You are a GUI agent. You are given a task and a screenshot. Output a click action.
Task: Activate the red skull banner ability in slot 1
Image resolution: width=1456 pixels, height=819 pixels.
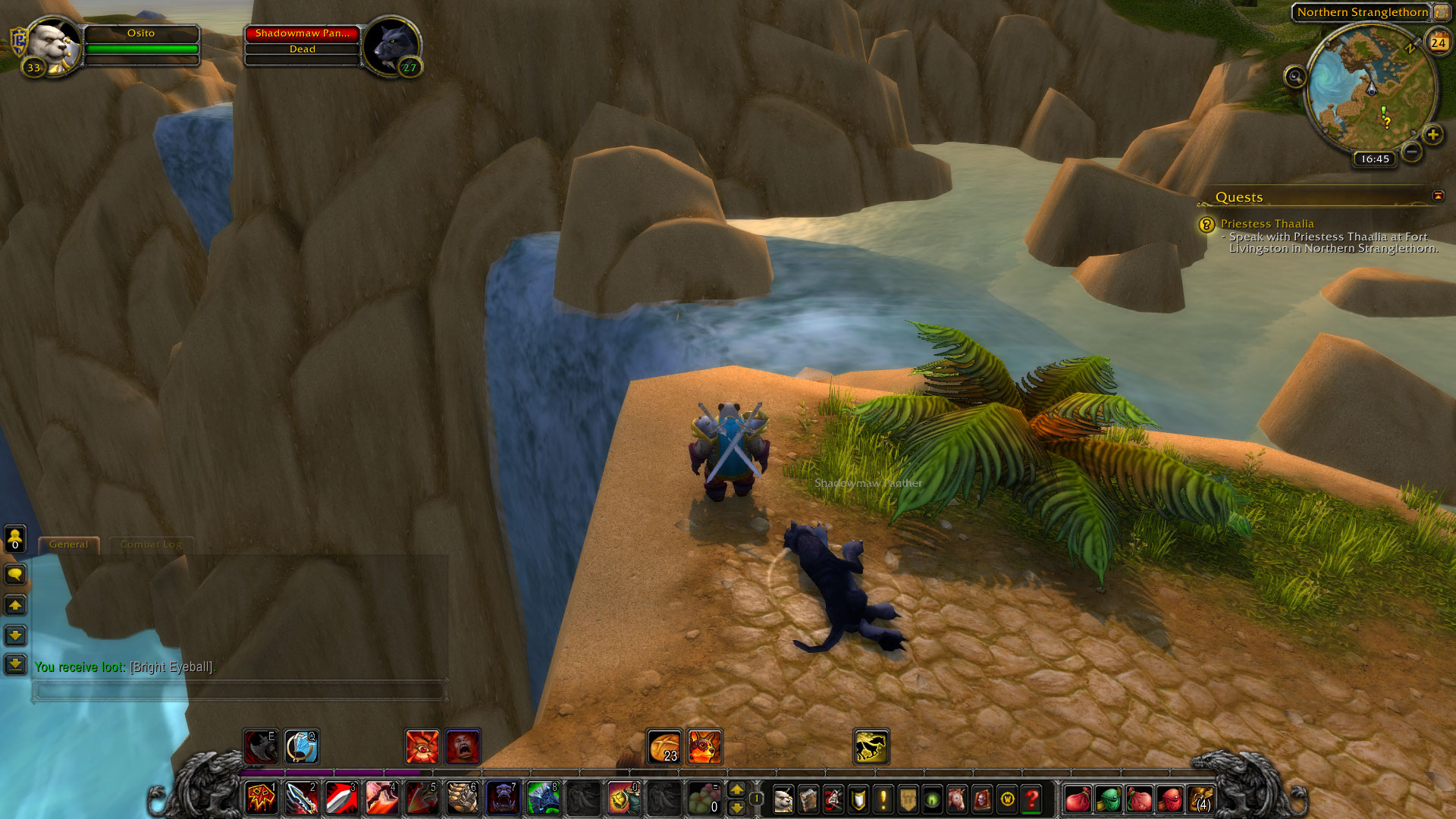click(x=262, y=799)
